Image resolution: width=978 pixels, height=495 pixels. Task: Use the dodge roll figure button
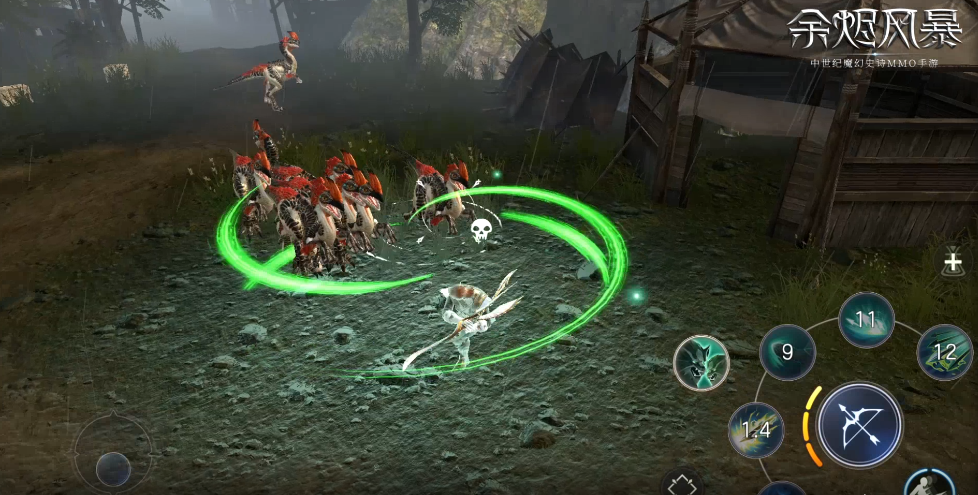click(930, 484)
